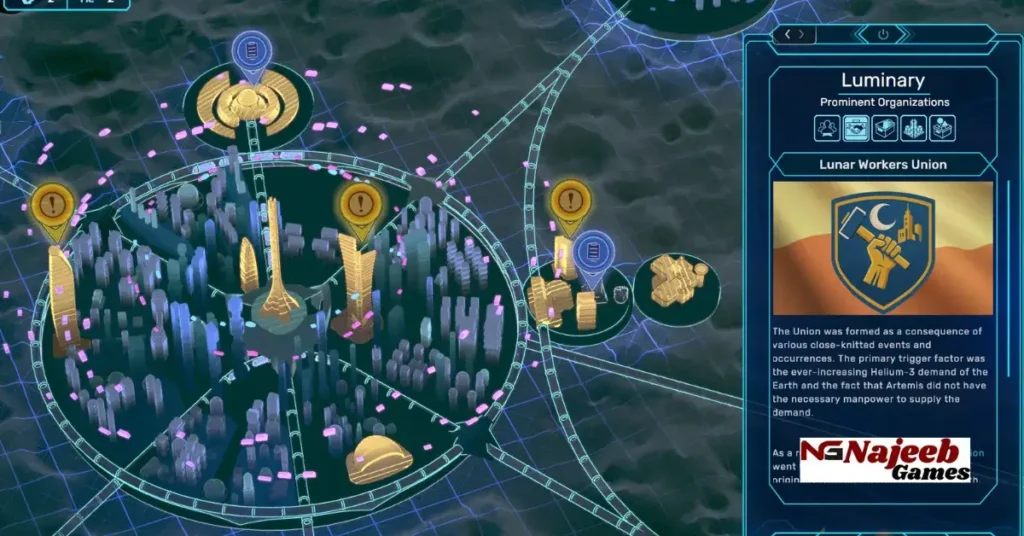Show the city buildings category icon

coord(913,128)
